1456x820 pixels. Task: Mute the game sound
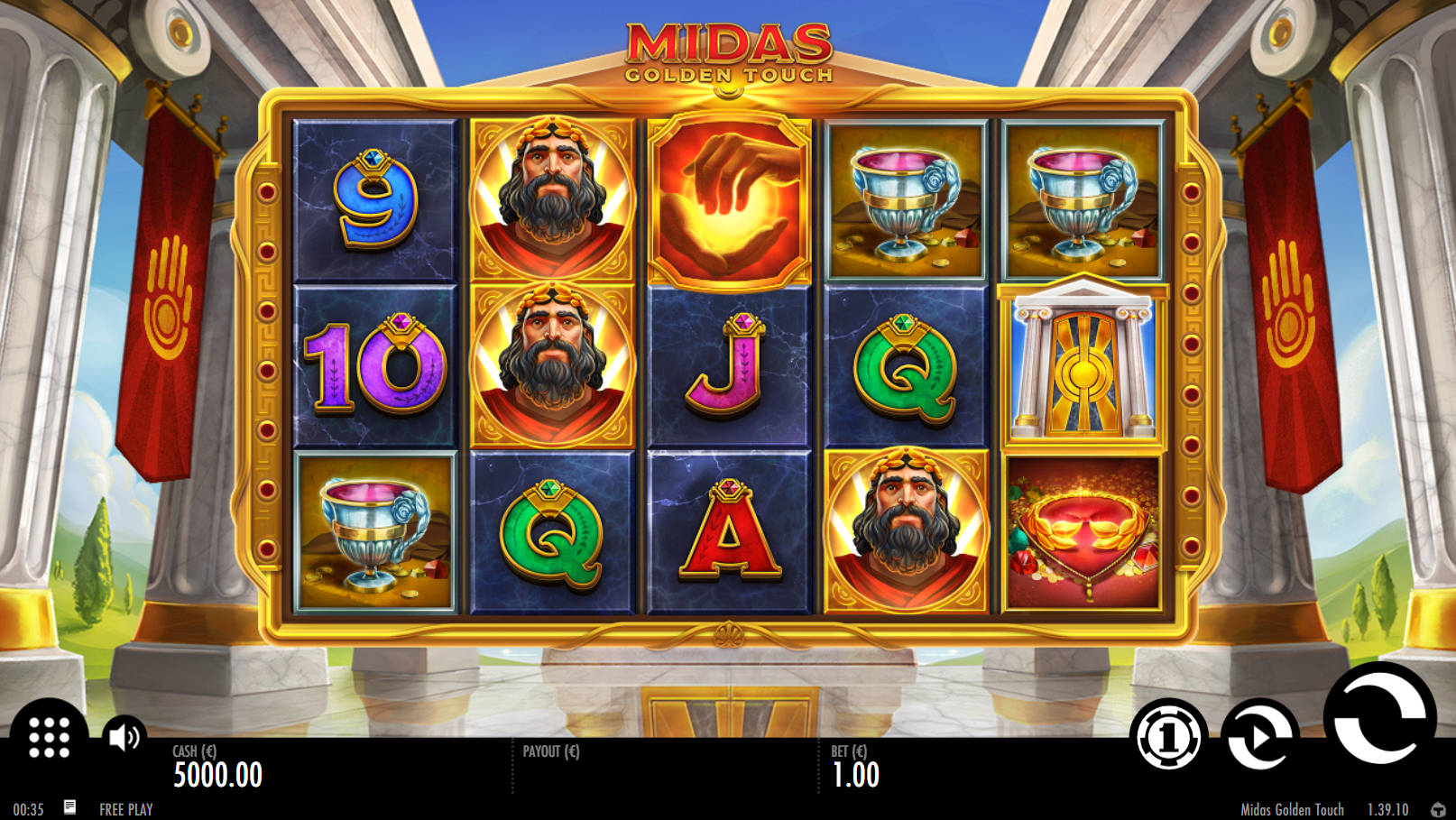124,735
